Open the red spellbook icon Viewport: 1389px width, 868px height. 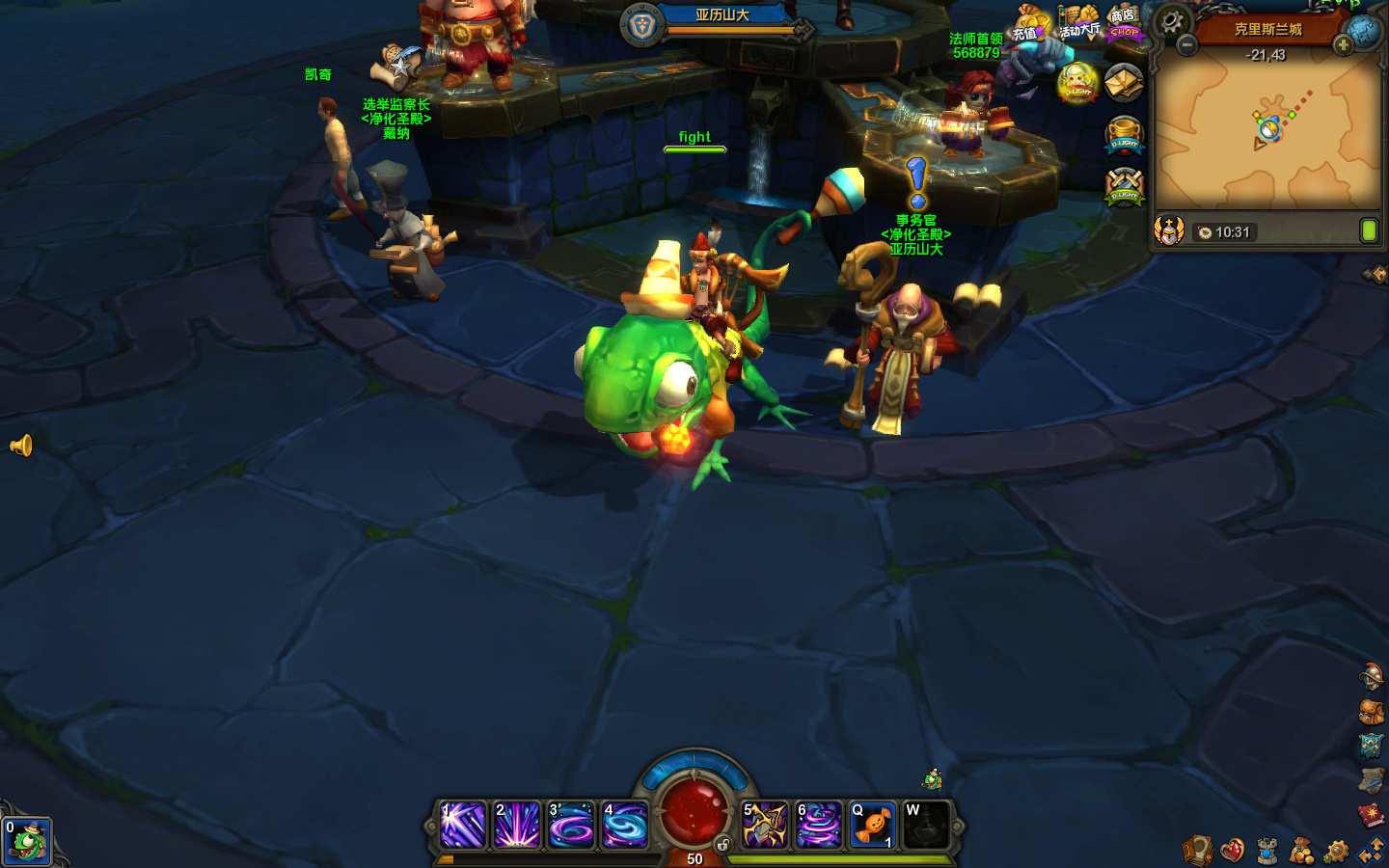click(1371, 816)
